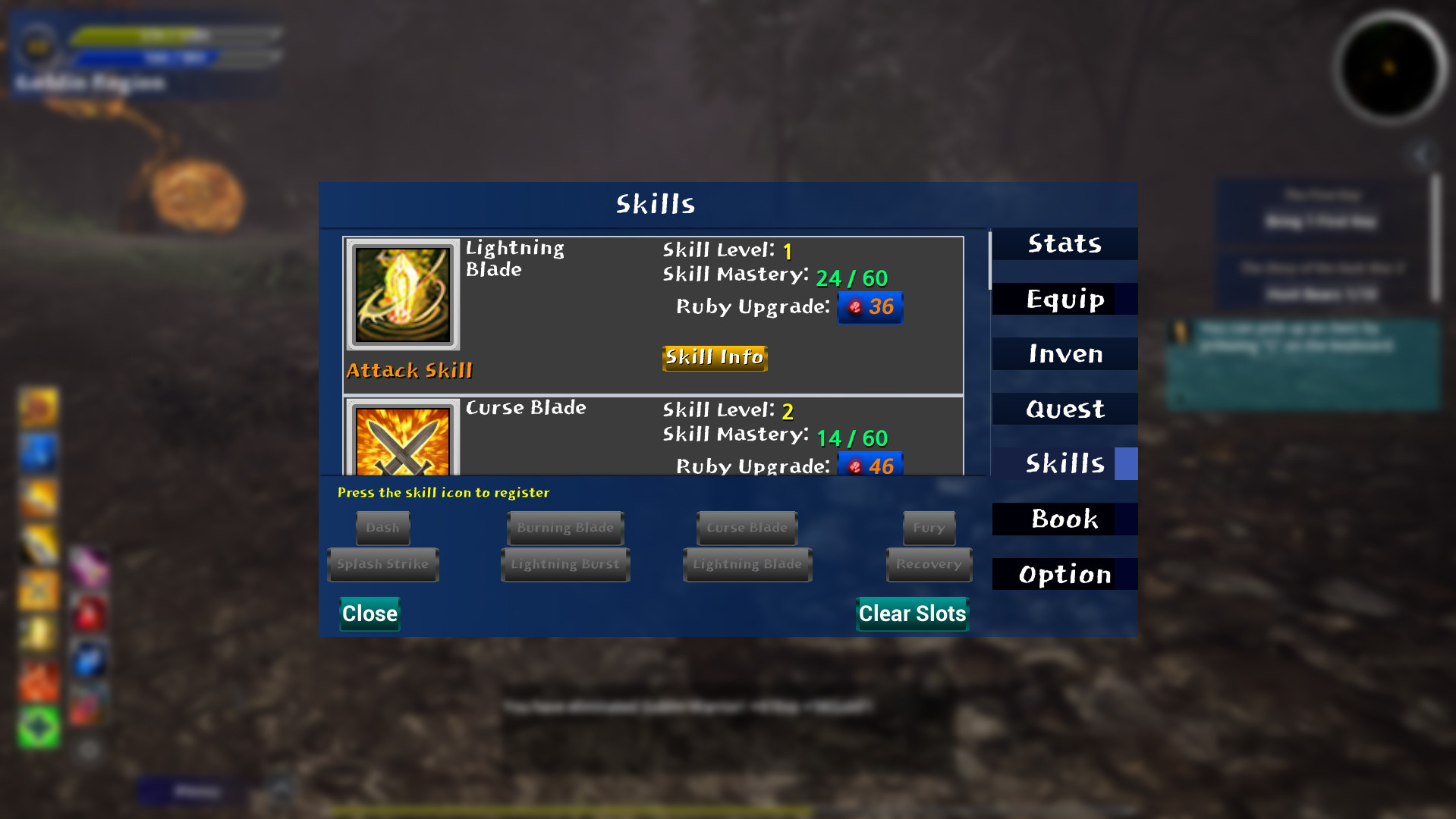
Task: Open the Inven tab
Action: 1064,353
